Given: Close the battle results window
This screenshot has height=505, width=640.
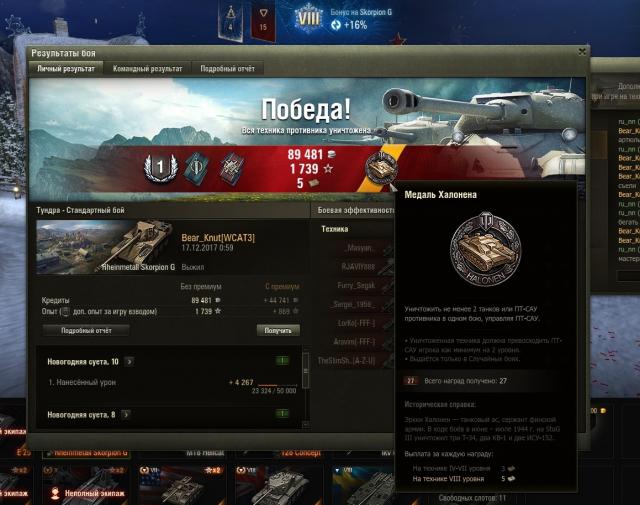Looking at the screenshot, I should coord(582,52).
